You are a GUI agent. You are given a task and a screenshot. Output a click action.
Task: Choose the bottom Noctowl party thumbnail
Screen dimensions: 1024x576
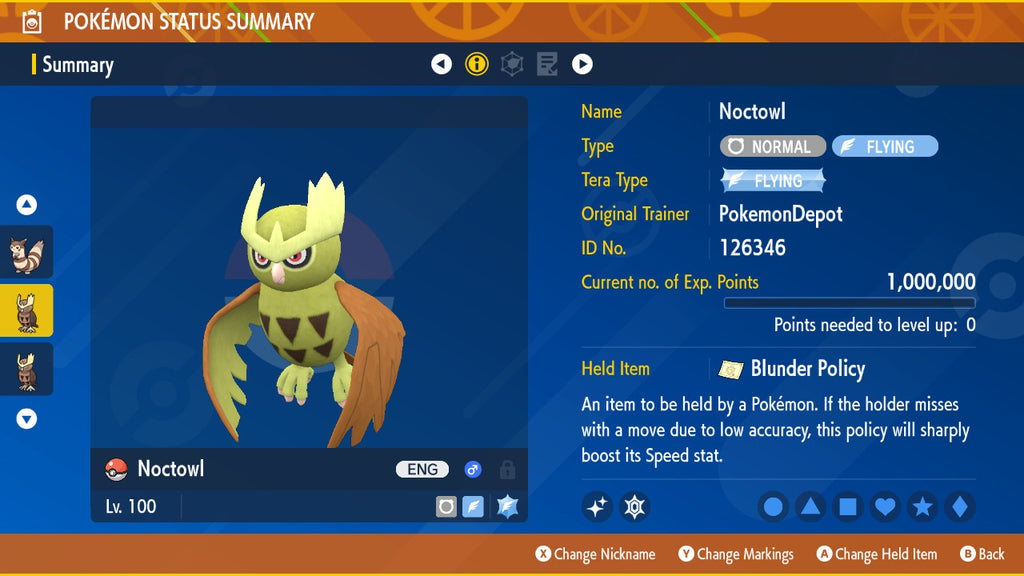(x=26, y=370)
